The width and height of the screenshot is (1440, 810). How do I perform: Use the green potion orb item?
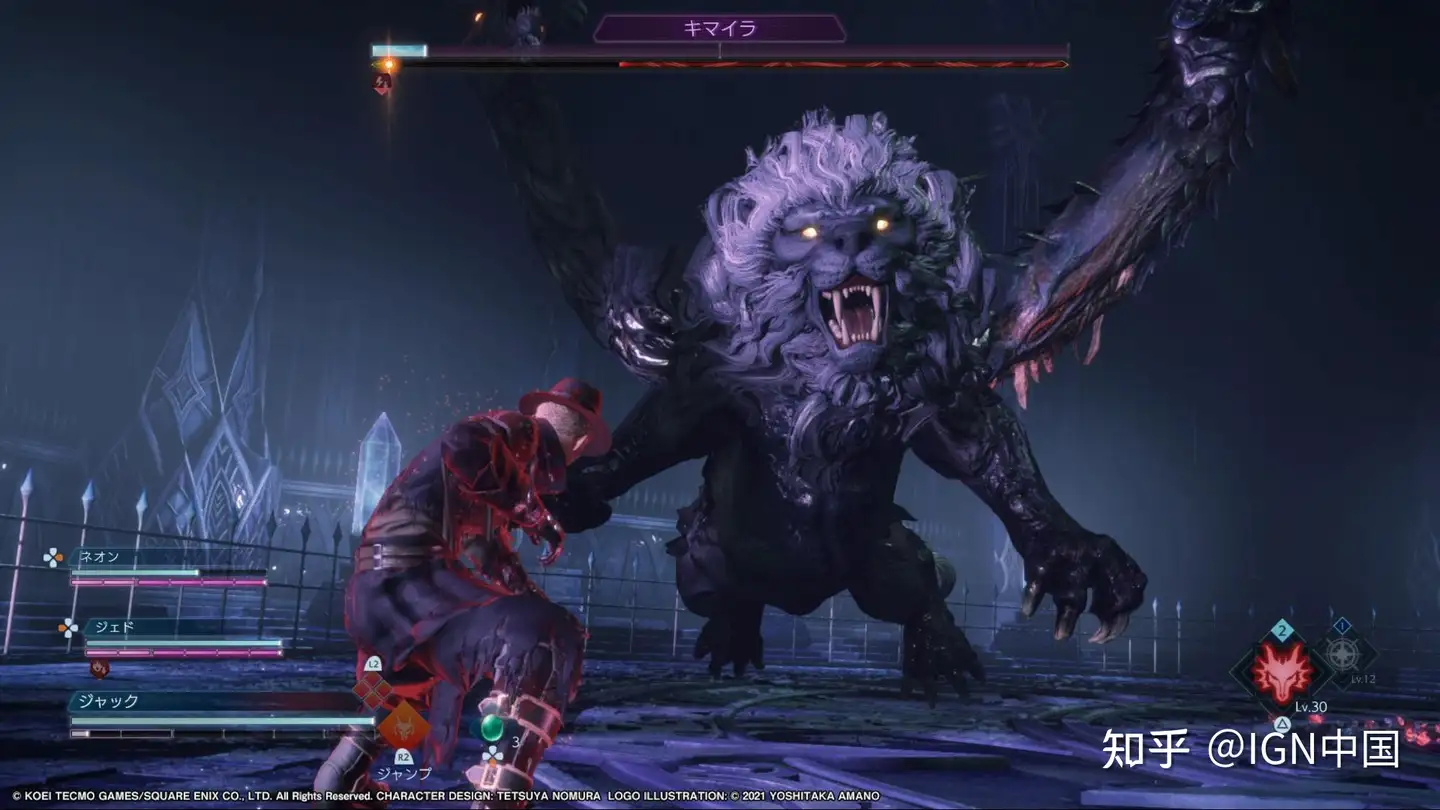[x=491, y=727]
